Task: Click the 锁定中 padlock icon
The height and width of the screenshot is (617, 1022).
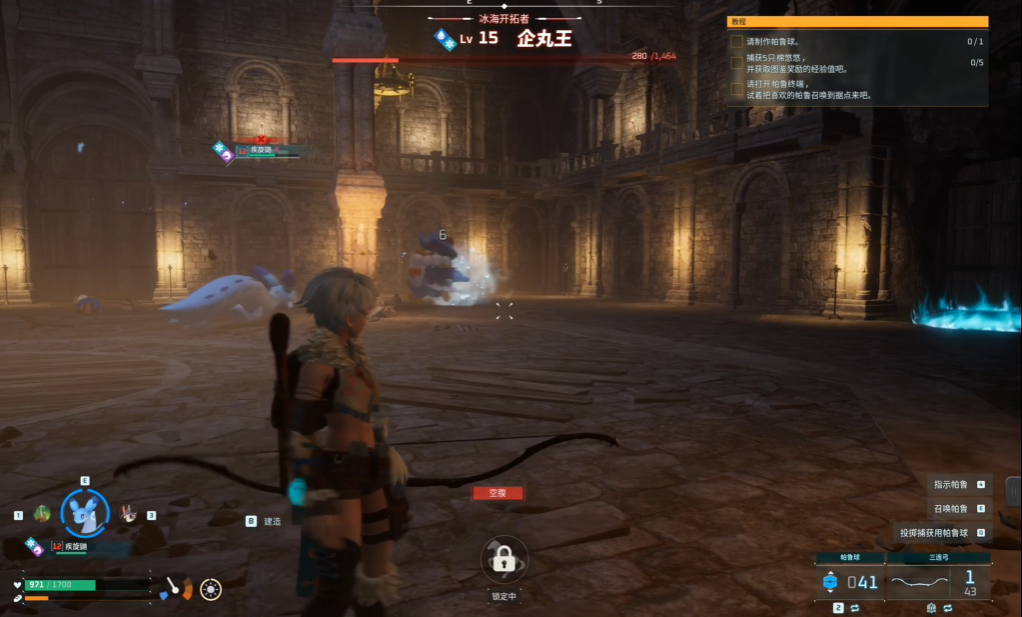Action: [504, 562]
